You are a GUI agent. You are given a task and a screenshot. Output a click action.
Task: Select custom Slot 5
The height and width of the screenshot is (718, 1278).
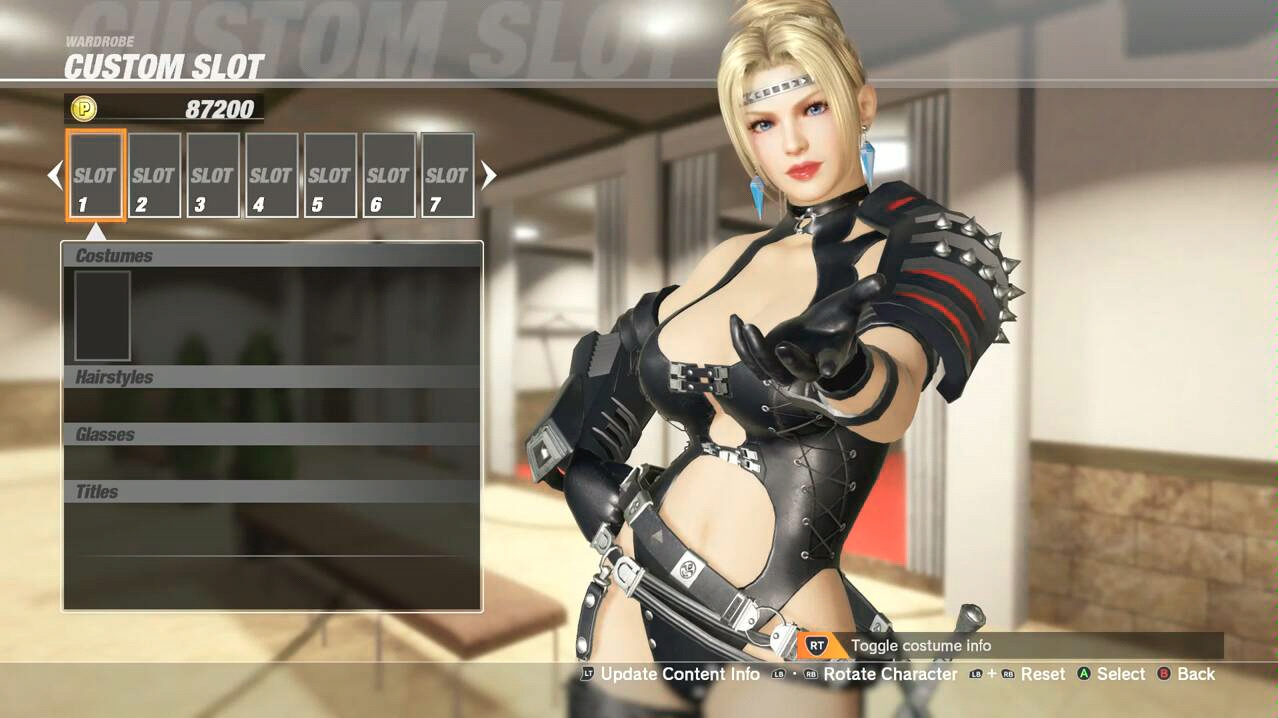coord(330,175)
